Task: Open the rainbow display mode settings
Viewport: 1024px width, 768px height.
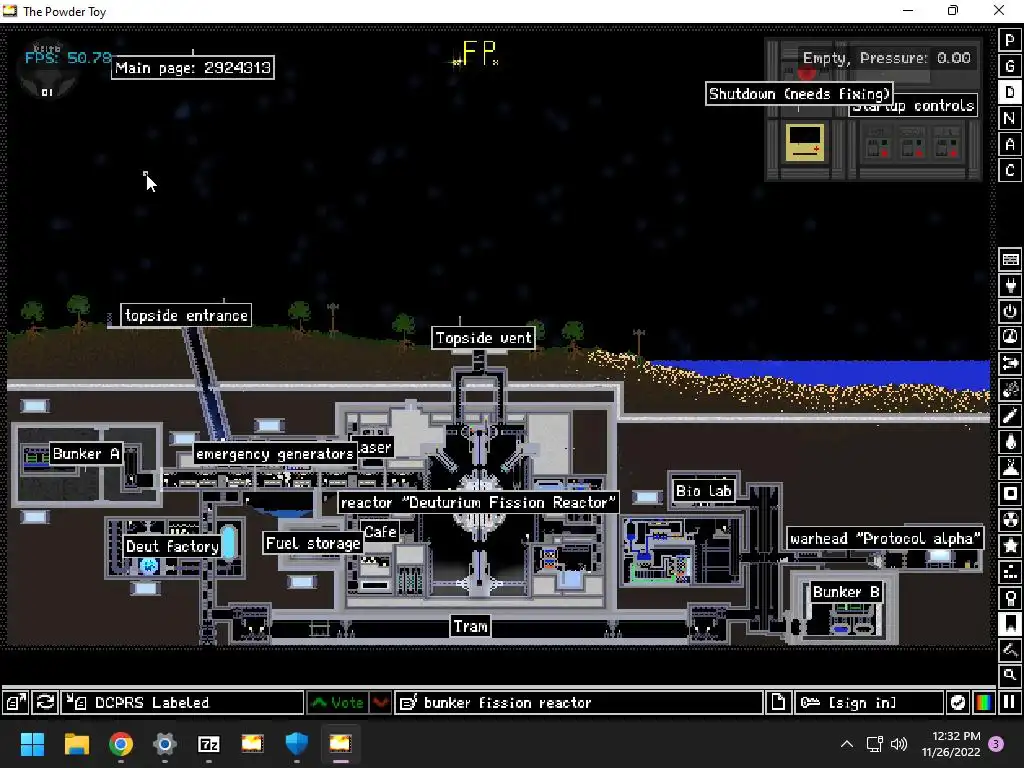Action: [x=984, y=703]
